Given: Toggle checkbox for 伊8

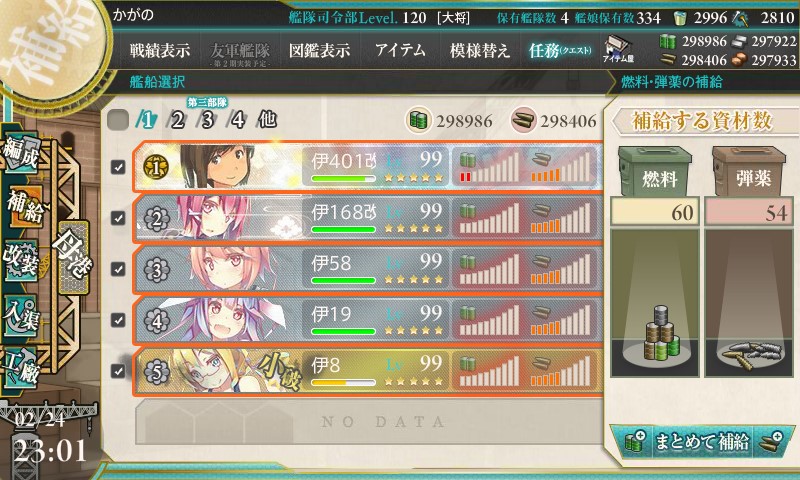Looking at the screenshot, I should tap(118, 371).
